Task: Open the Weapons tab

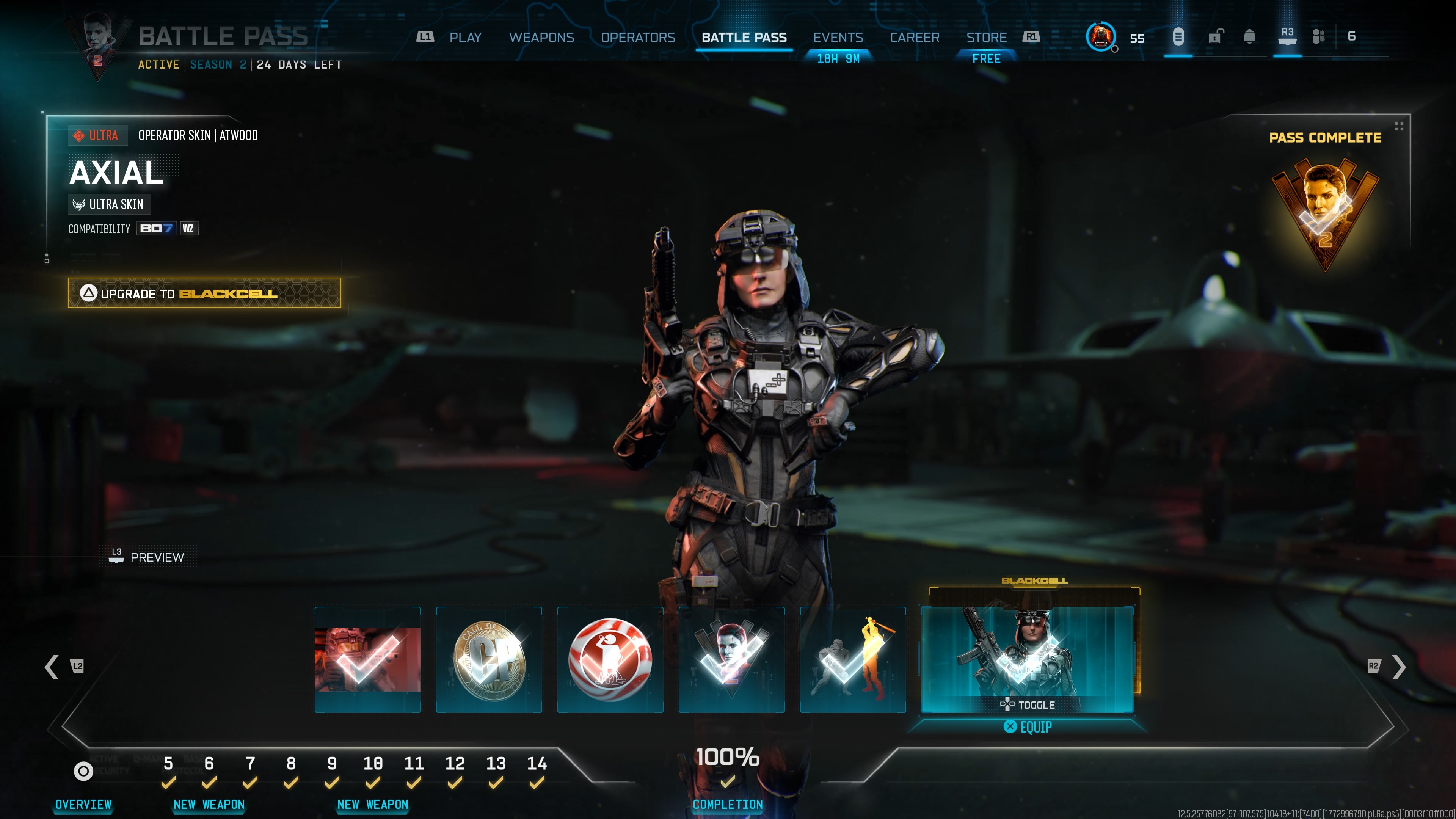Action: 541,37
